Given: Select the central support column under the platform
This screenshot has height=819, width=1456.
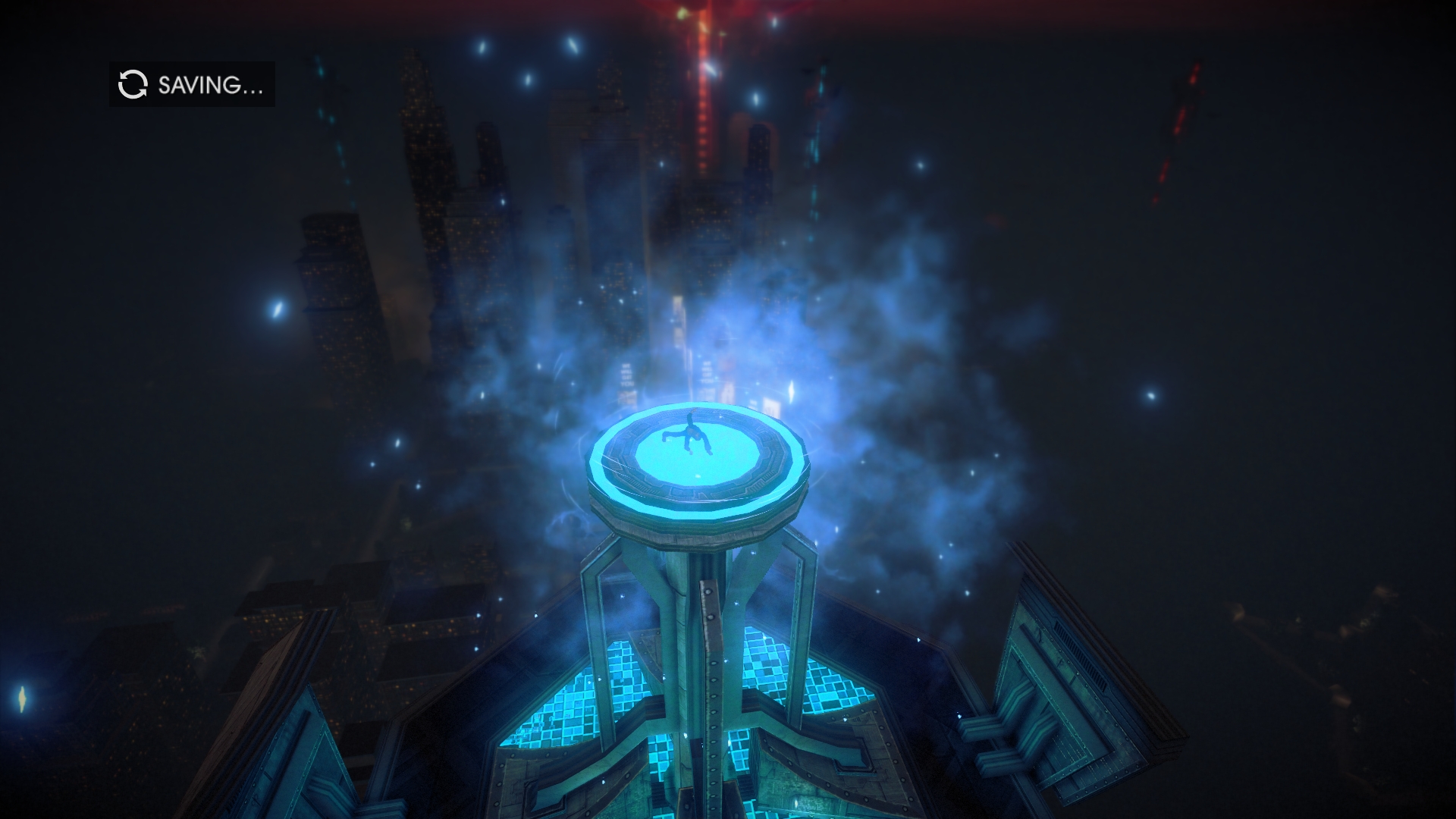Looking at the screenshot, I should tap(705, 607).
